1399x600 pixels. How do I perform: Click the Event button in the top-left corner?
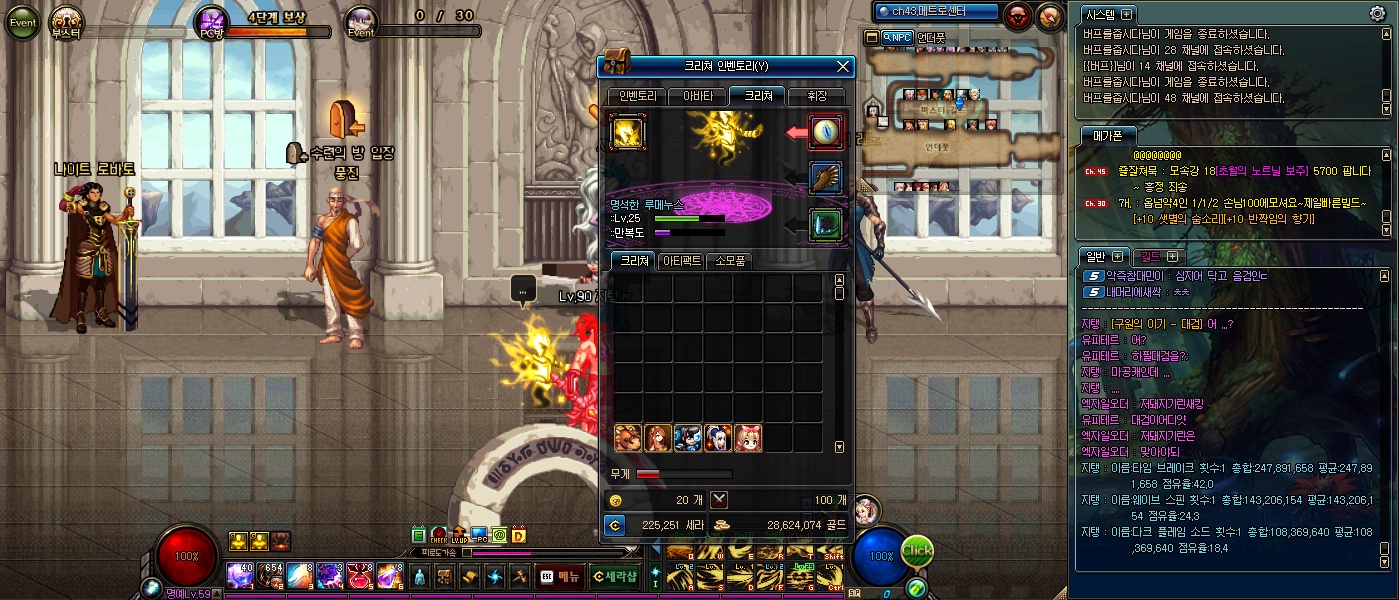pyautogui.click(x=21, y=22)
